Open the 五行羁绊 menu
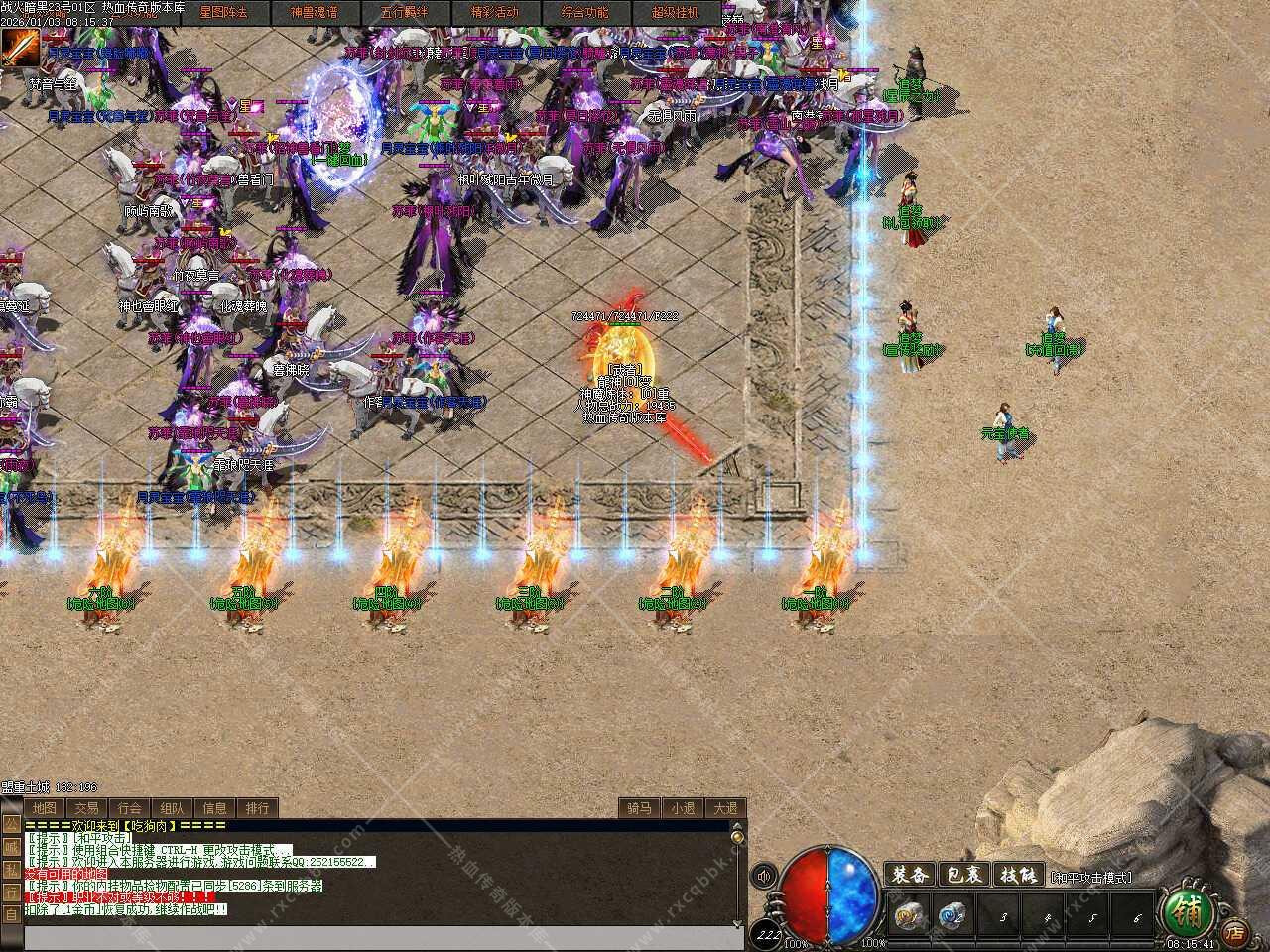The image size is (1270, 952). 404,13
